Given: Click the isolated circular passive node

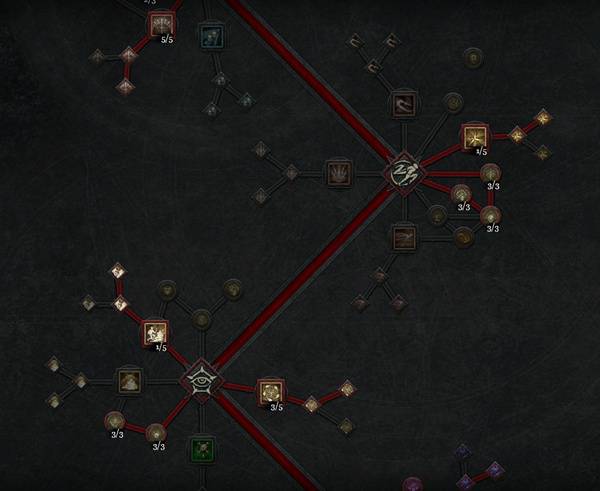Looking at the screenshot, I should pos(471,58).
